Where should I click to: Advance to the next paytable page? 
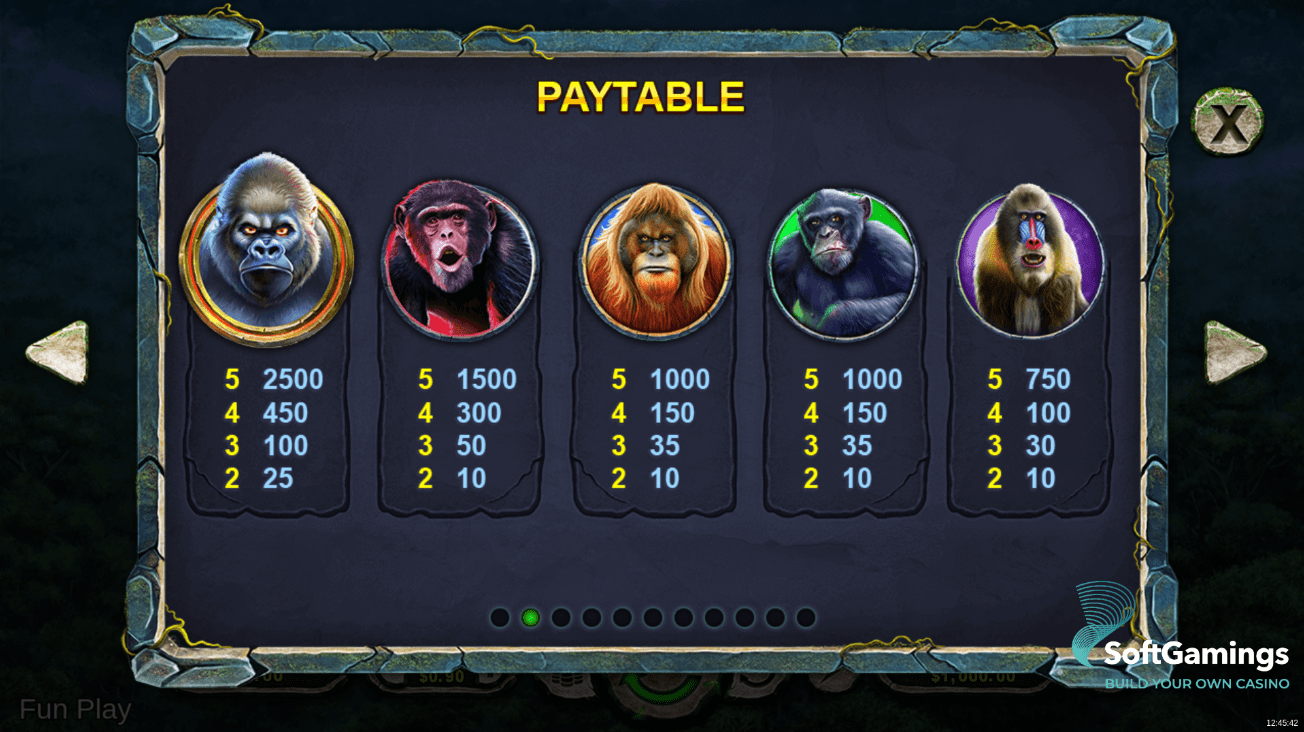[x=1234, y=352]
